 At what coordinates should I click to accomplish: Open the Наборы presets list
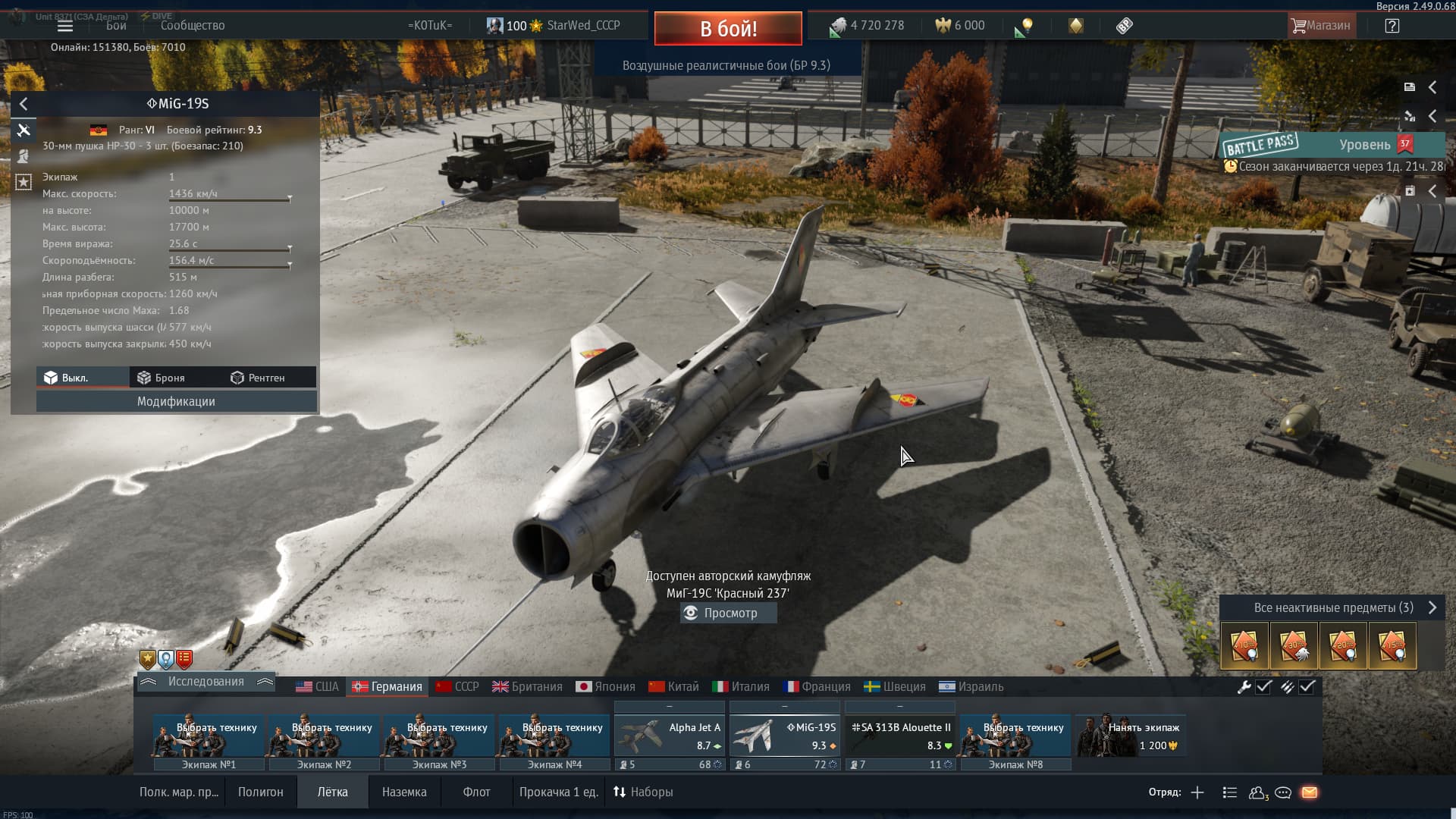click(x=643, y=792)
